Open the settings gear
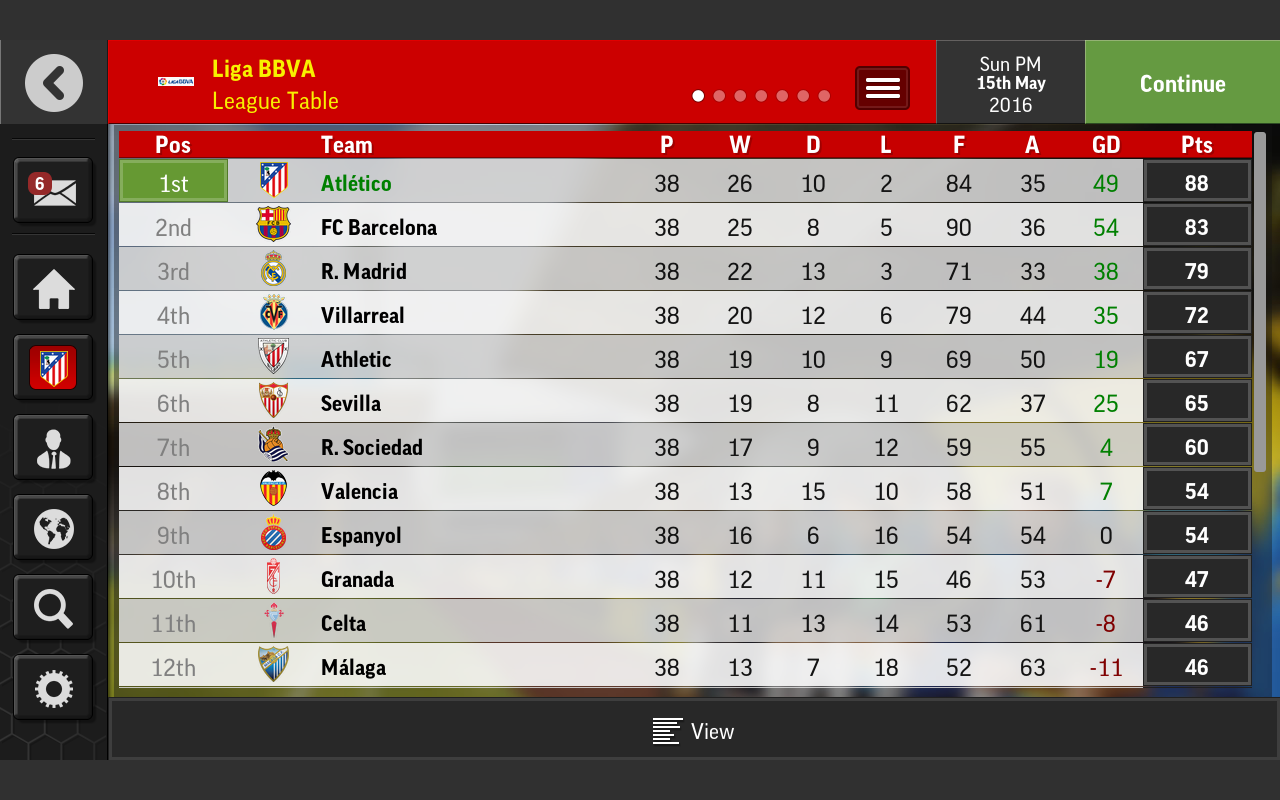The image size is (1280, 800). tap(53, 688)
